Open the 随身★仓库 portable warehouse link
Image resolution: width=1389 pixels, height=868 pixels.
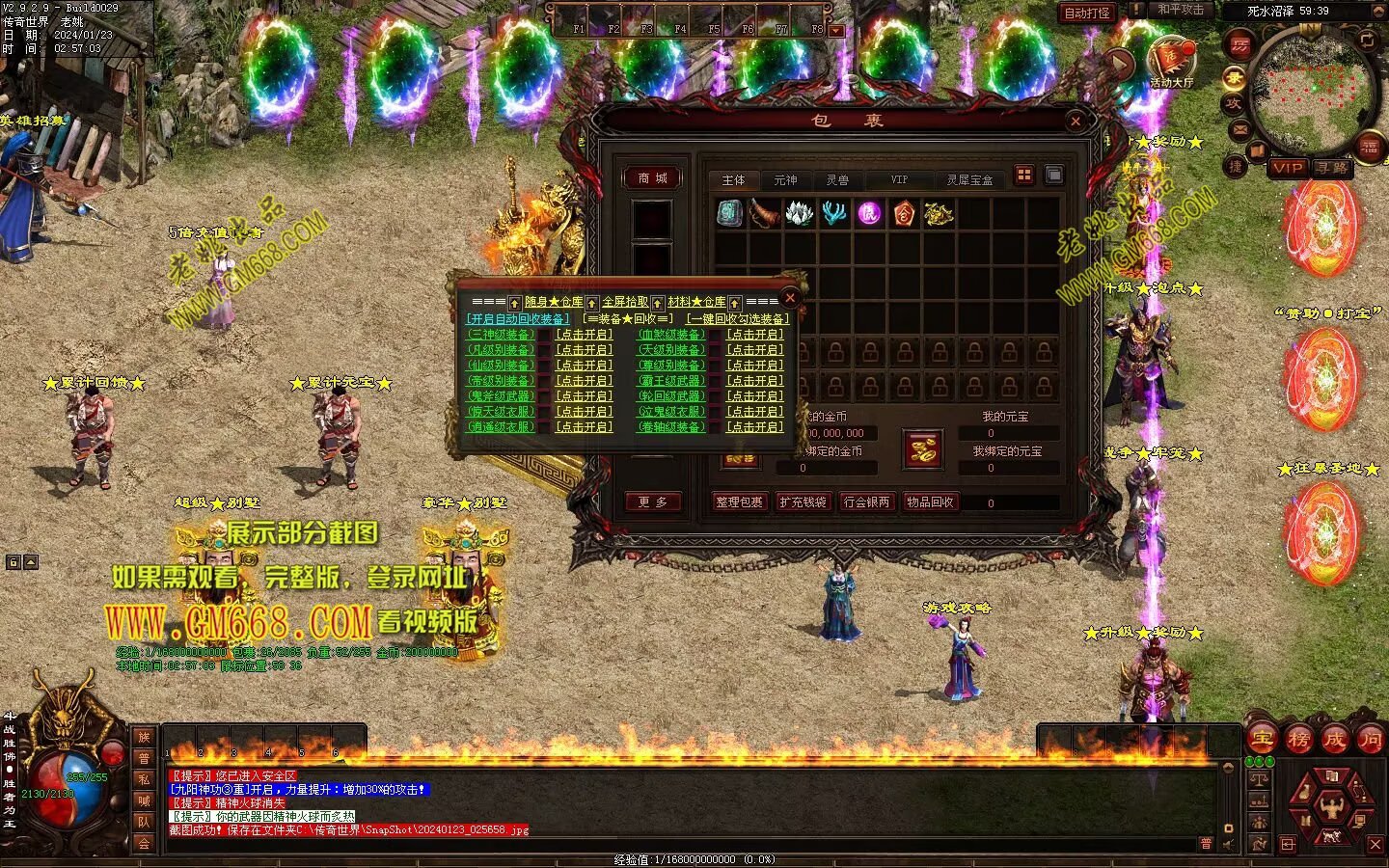tap(554, 303)
